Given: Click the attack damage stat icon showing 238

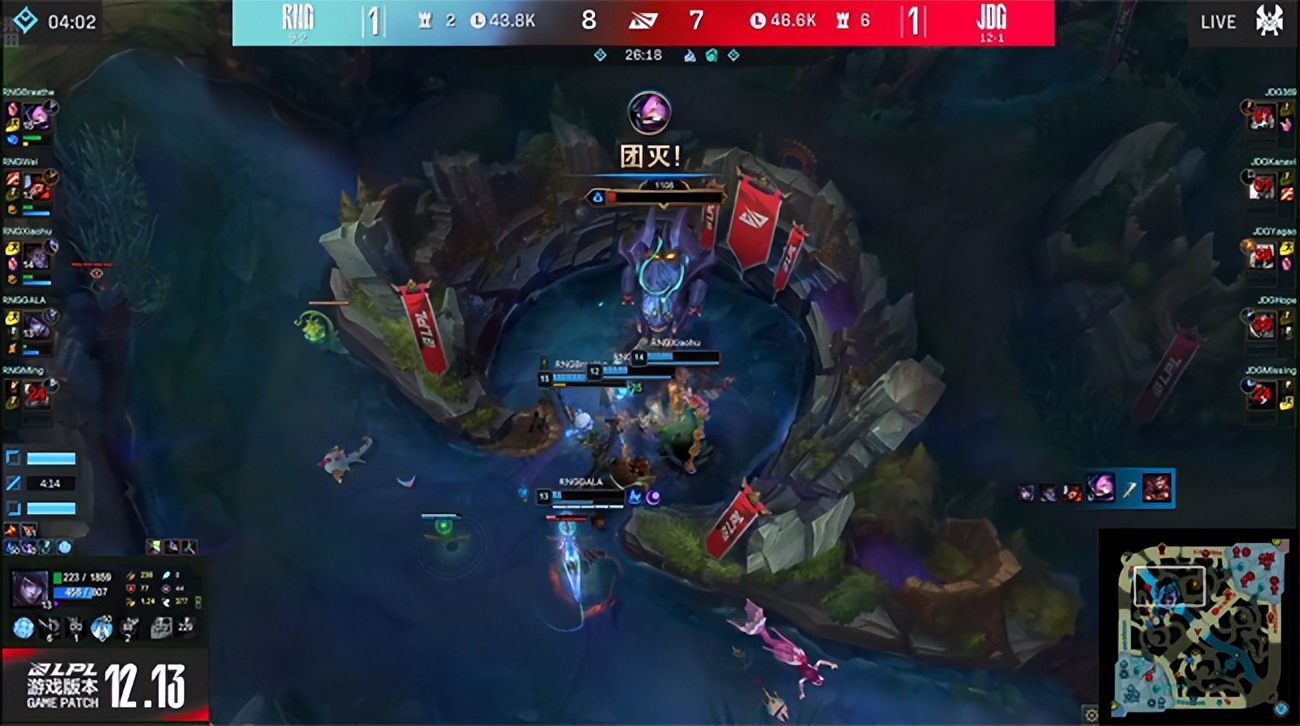Looking at the screenshot, I should point(130,575).
